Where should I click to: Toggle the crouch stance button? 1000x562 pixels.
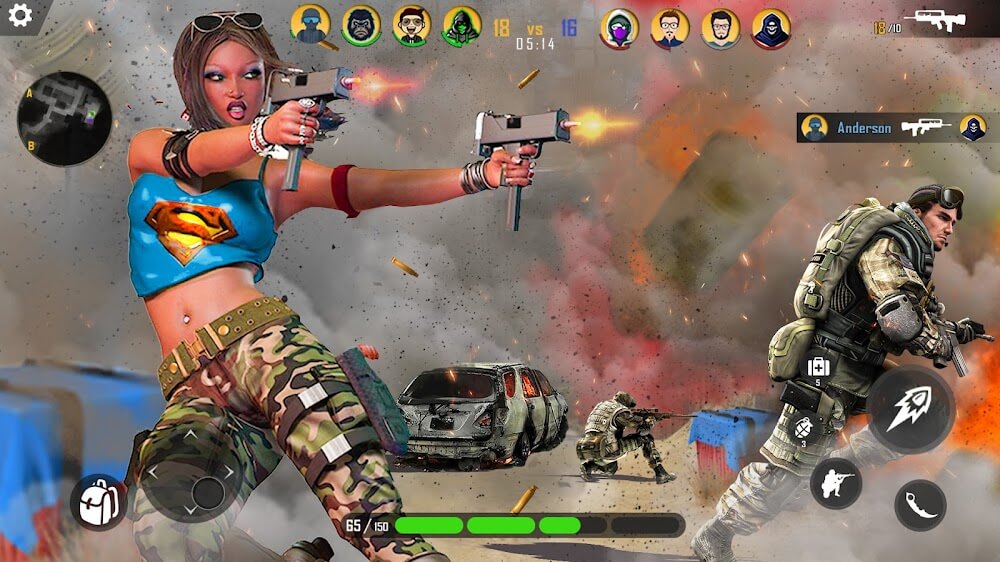835,484
